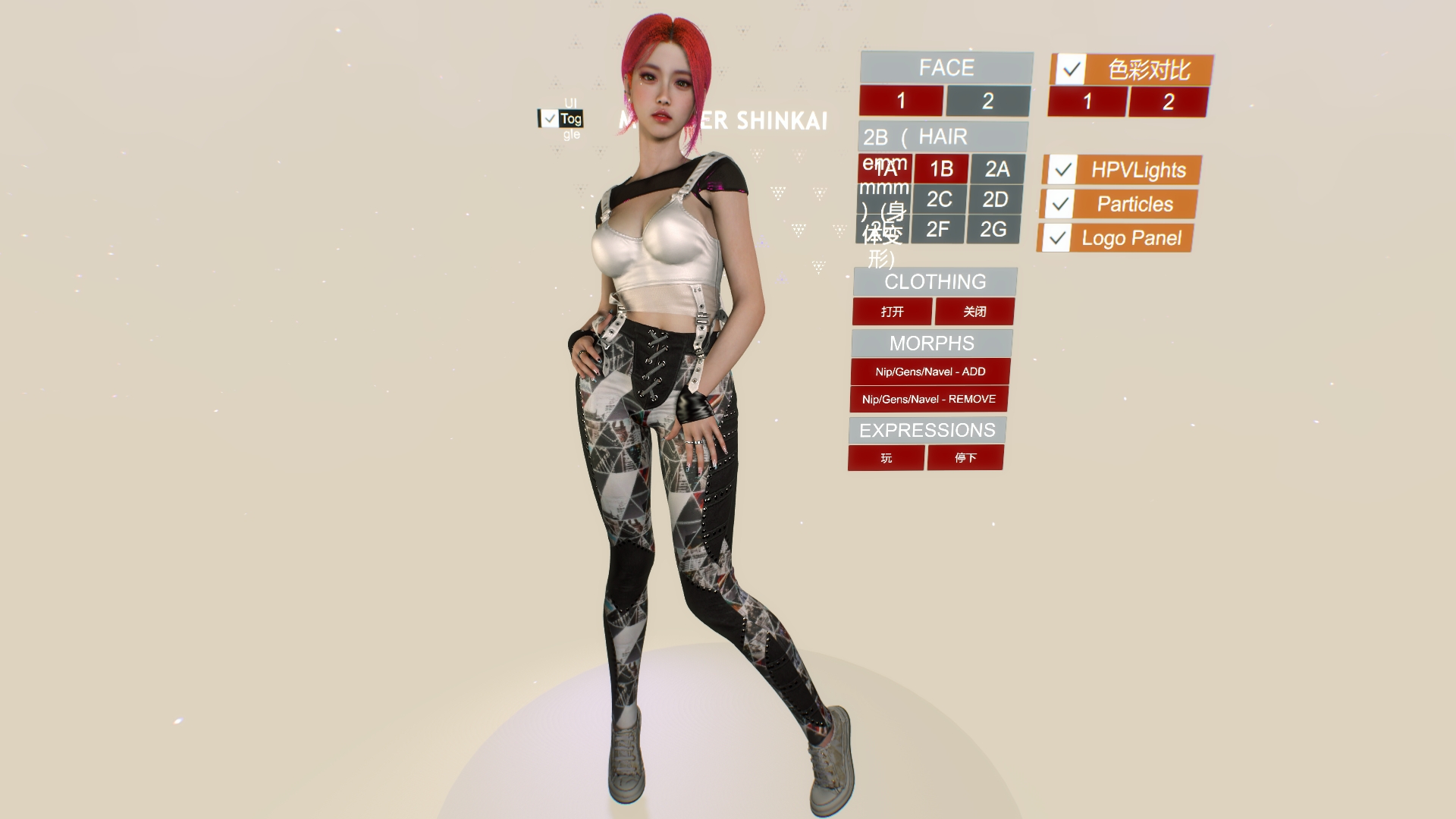Click Nip/Gens/Navel - REMOVE morph button
This screenshot has width=1456, height=819.
coord(930,399)
